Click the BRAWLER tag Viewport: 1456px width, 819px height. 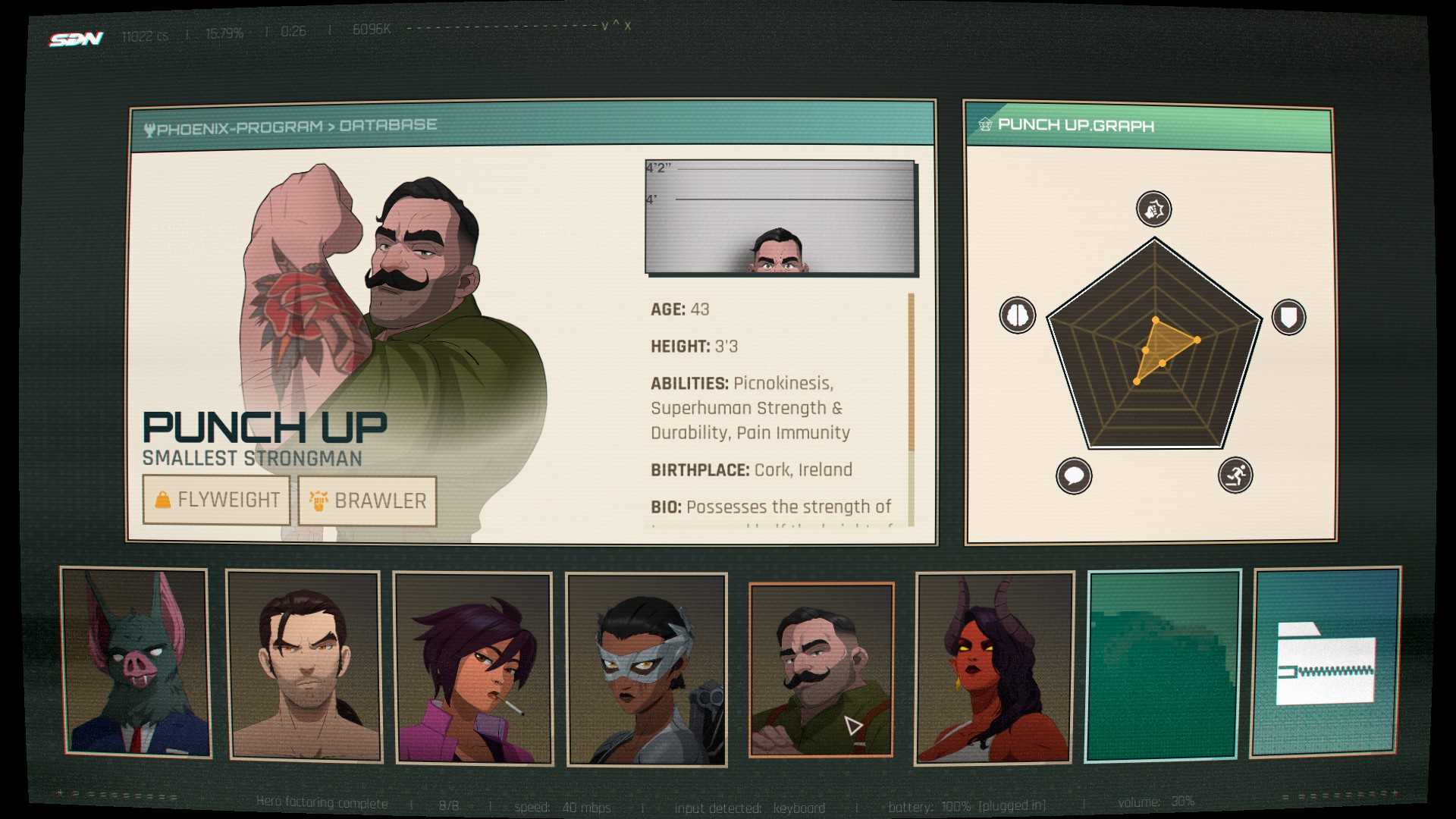pyautogui.click(x=368, y=501)
